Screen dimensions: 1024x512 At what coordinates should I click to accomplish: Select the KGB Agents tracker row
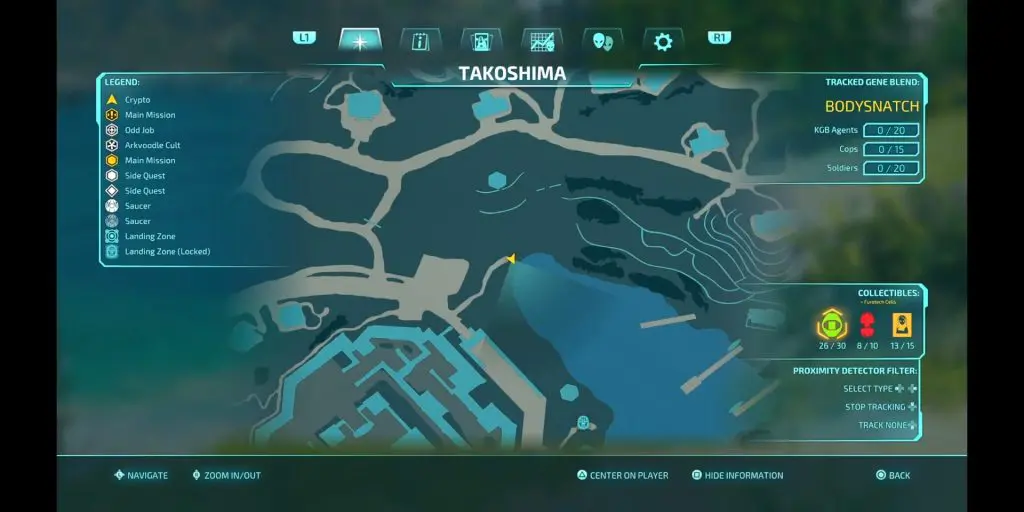coord(864,131)
